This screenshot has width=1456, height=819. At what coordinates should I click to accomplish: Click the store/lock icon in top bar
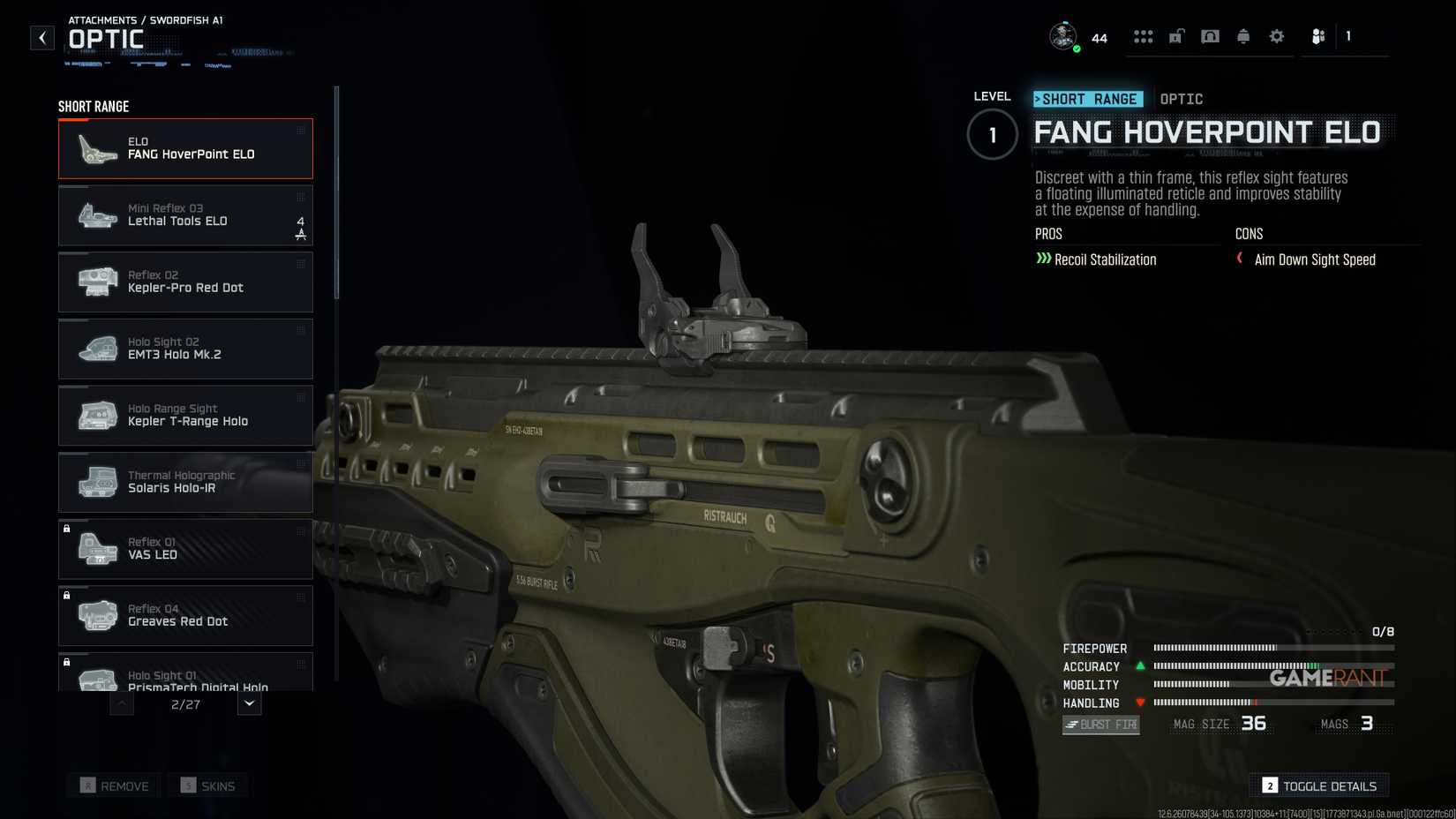(1176, 36)
